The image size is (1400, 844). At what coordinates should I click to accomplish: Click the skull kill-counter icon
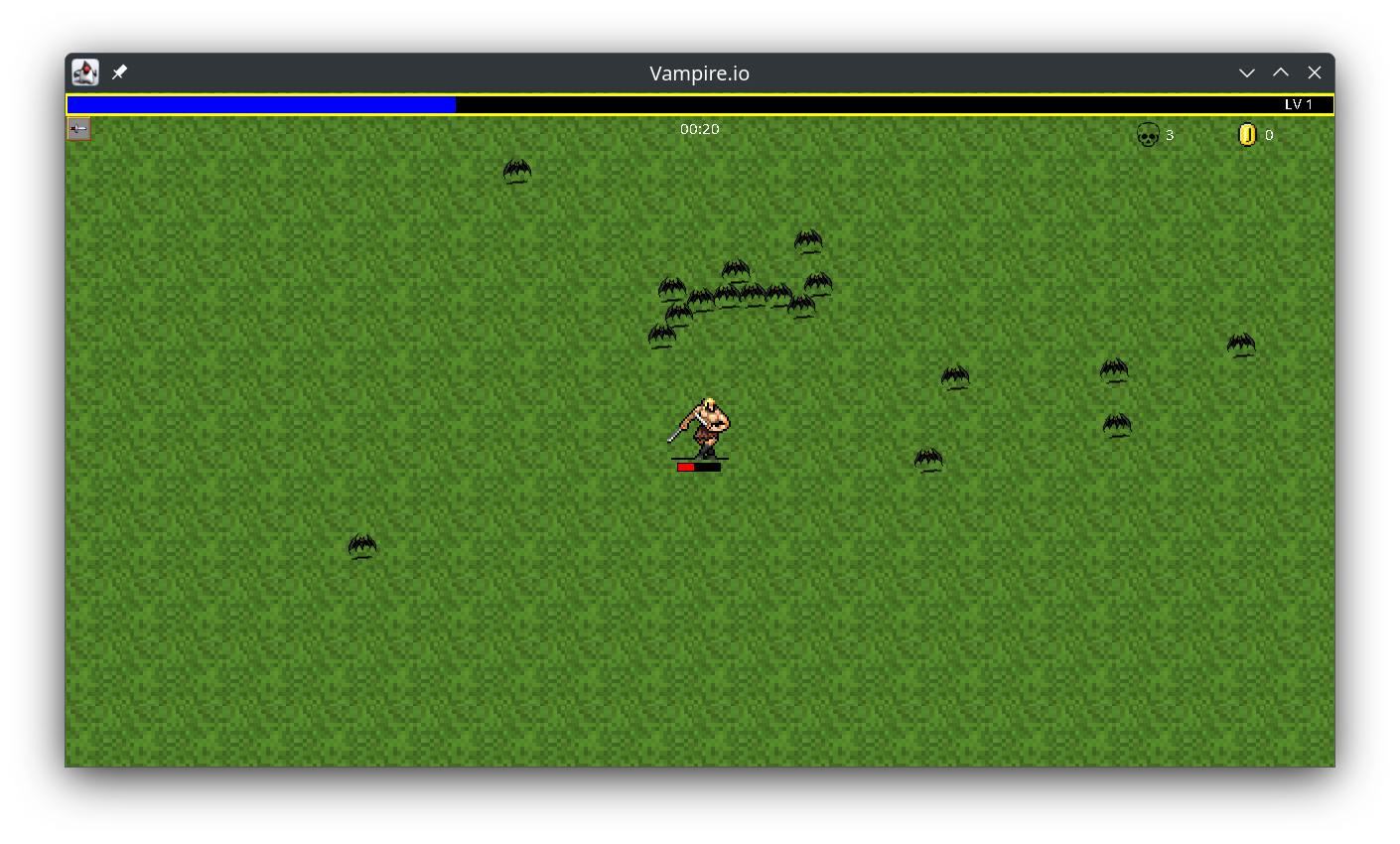pyautogui.click(x=1148, y=134)
